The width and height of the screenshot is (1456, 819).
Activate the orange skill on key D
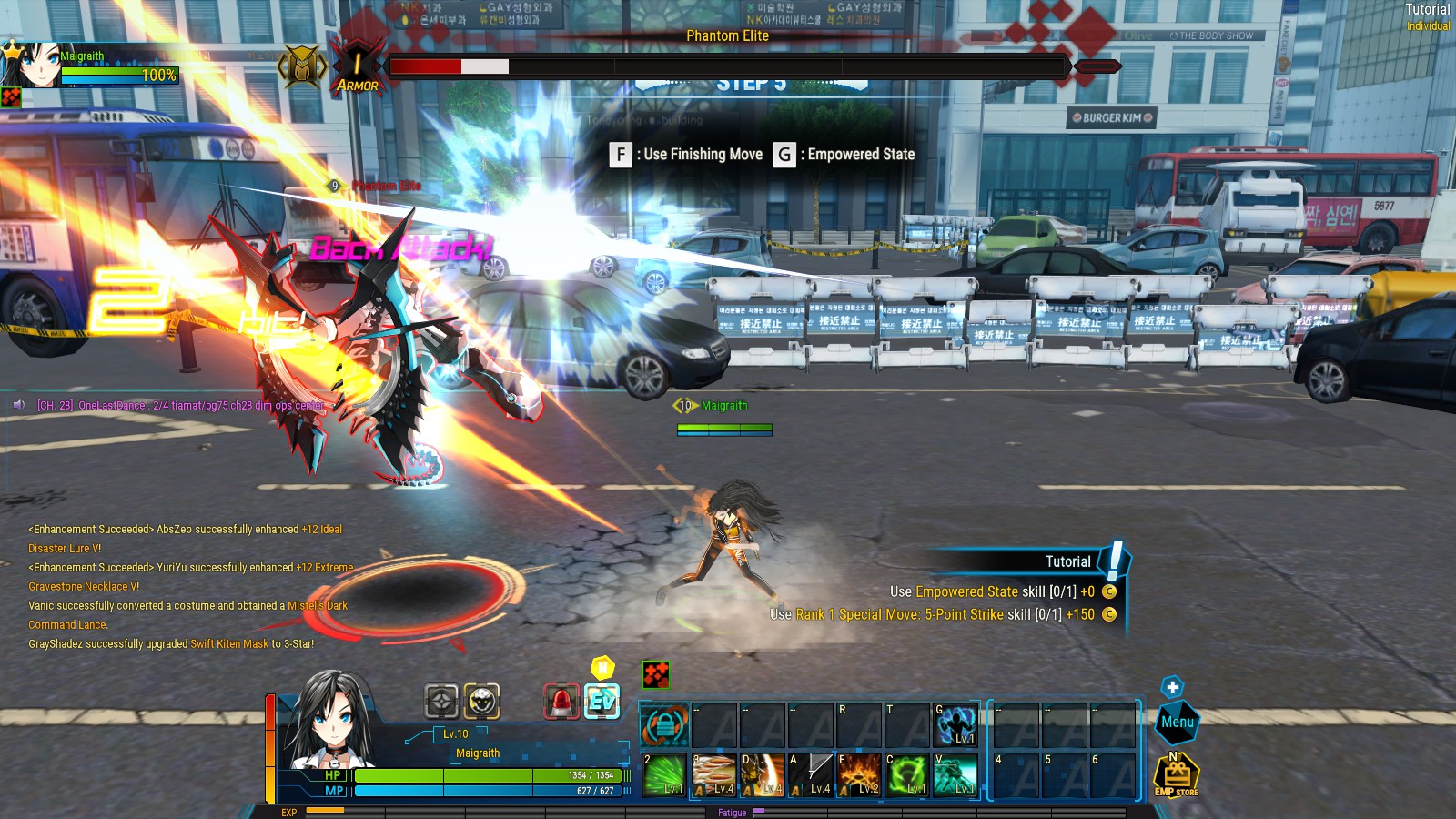762,775
